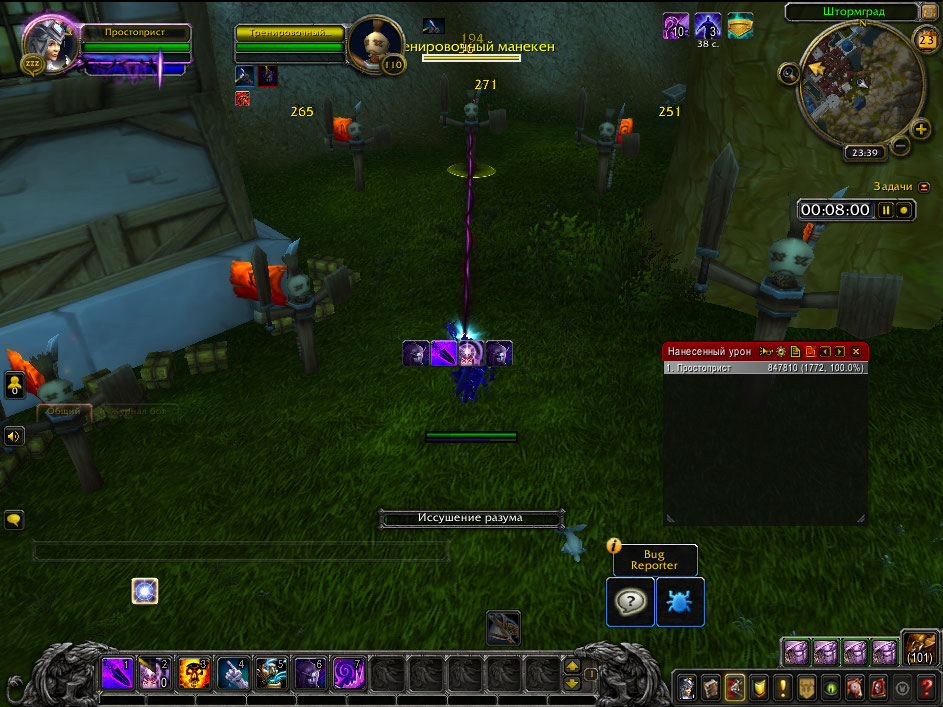Toggle the minimap tracking magnifier button
This screenshot has width=943, height=707.
pos(789,72)
